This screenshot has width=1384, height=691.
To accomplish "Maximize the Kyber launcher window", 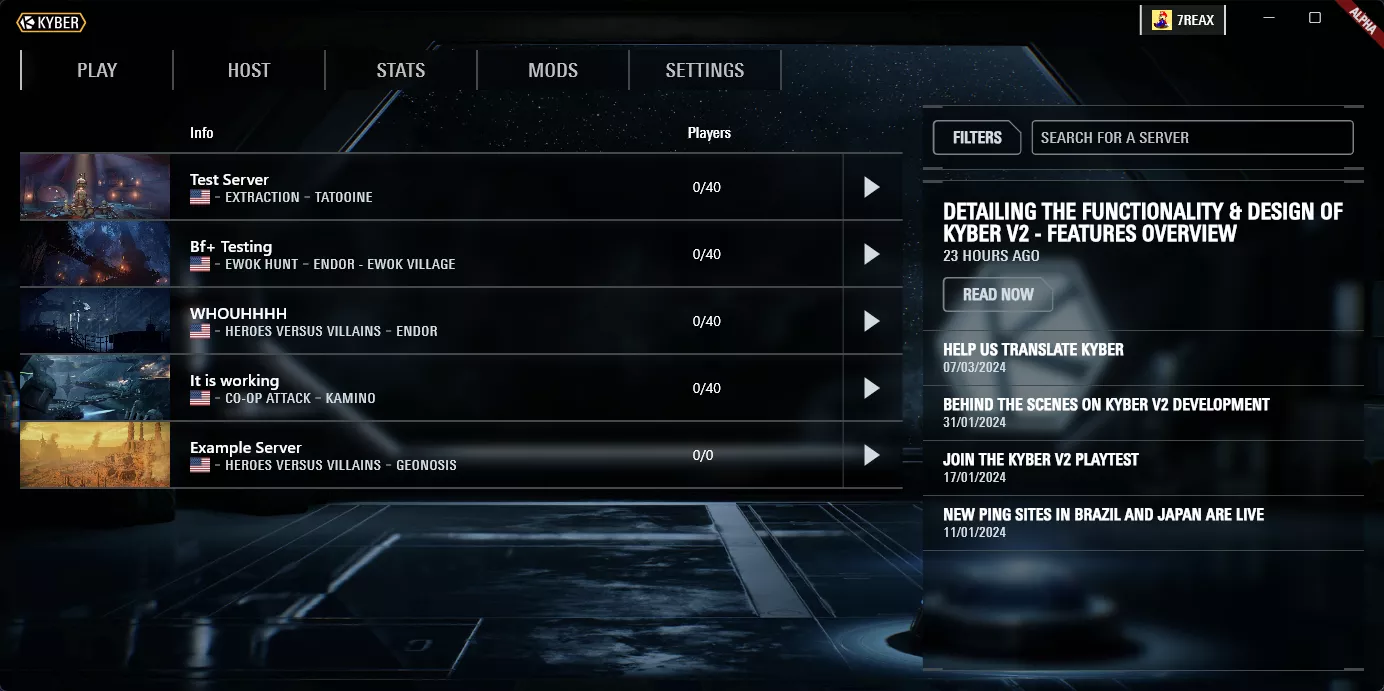I will point(1315,18).
